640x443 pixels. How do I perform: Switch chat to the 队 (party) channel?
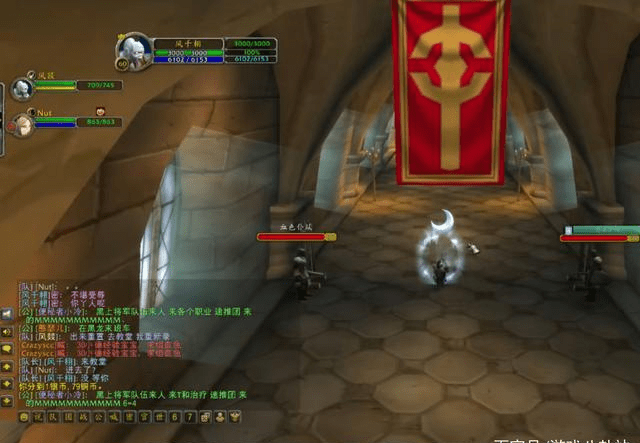point(54,416)
